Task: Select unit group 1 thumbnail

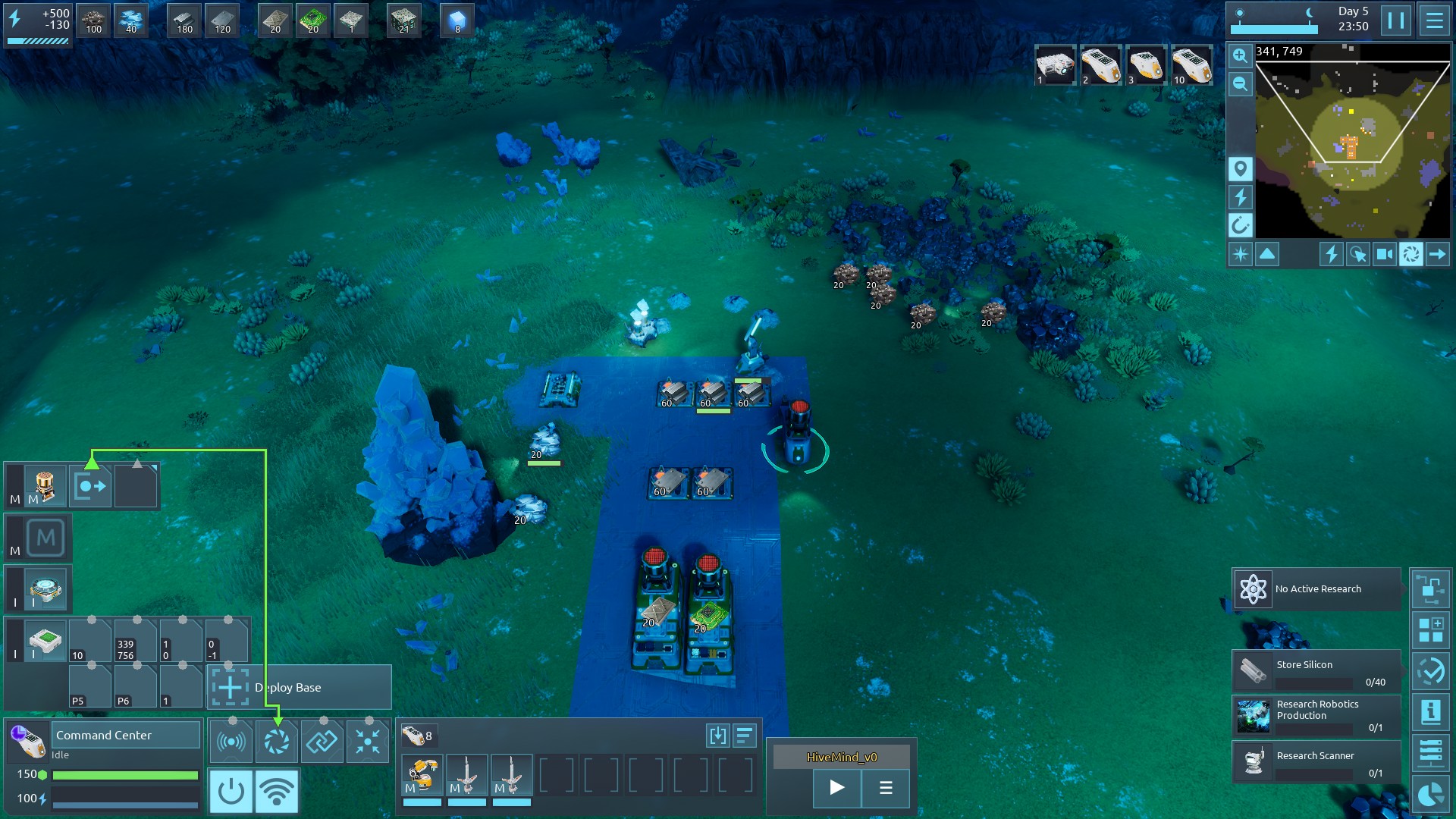Action: tap(1055, 65)
